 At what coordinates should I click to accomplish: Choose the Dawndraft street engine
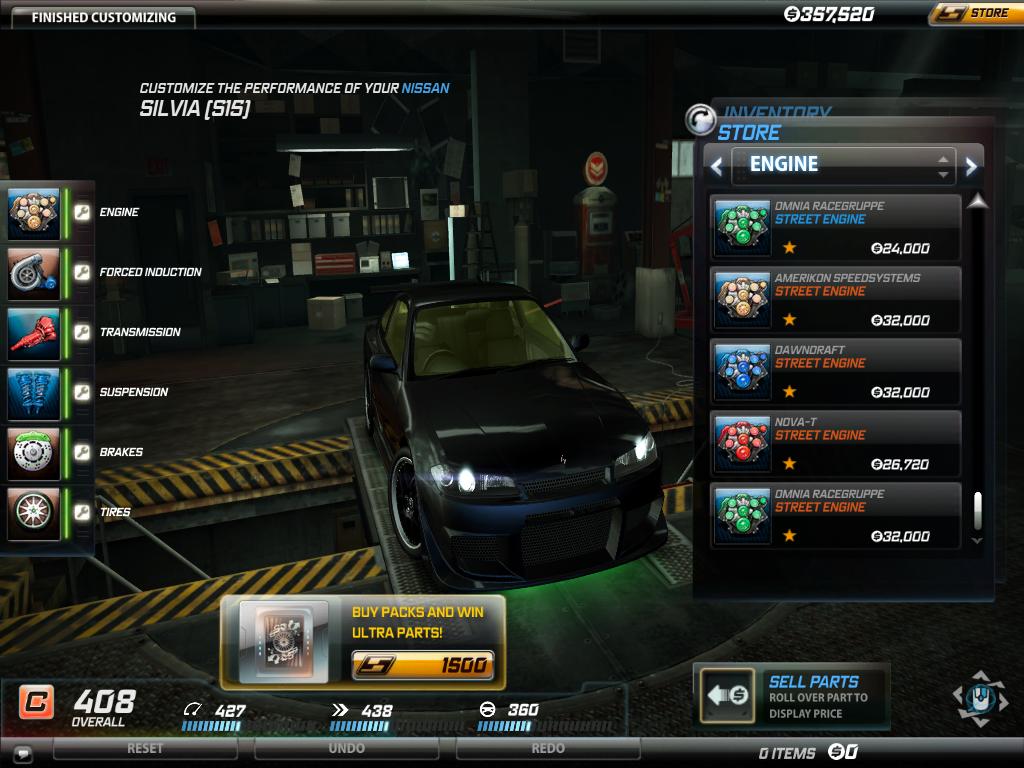[x=836, y=371]
